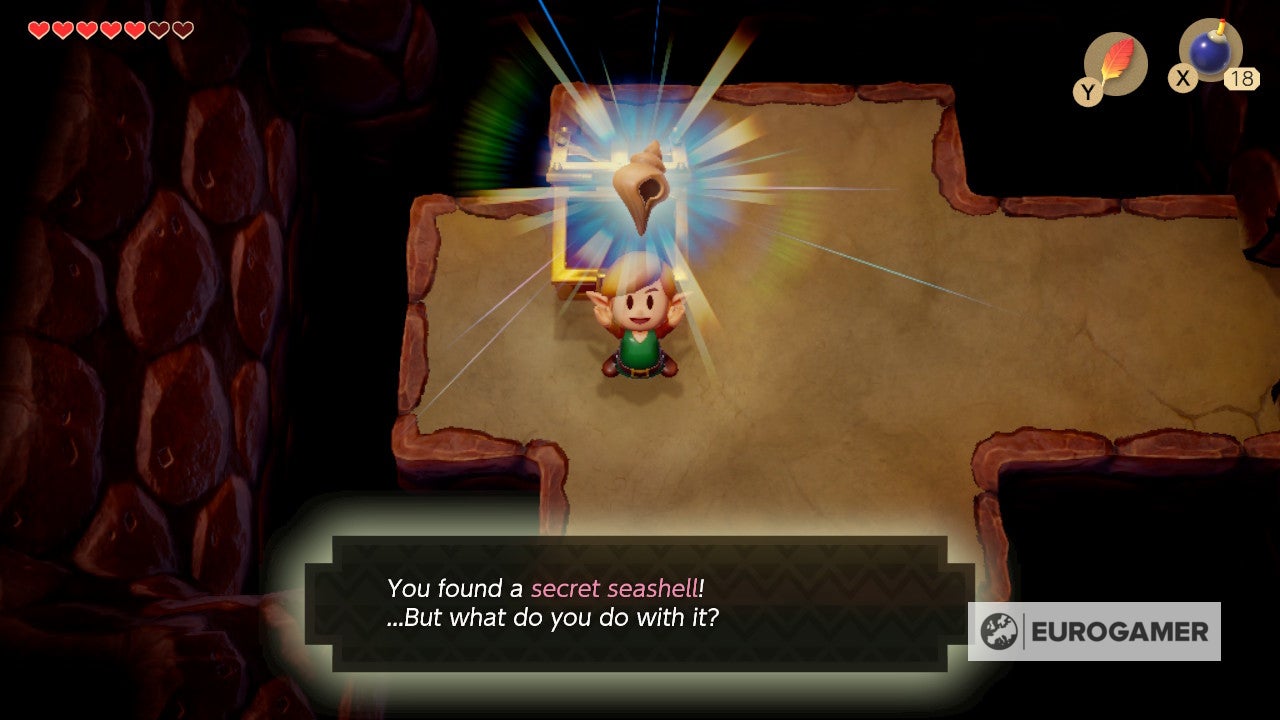Toggle the half-filled heart in the health bar
Screen dimensions: 1280x720
(160, 30)
